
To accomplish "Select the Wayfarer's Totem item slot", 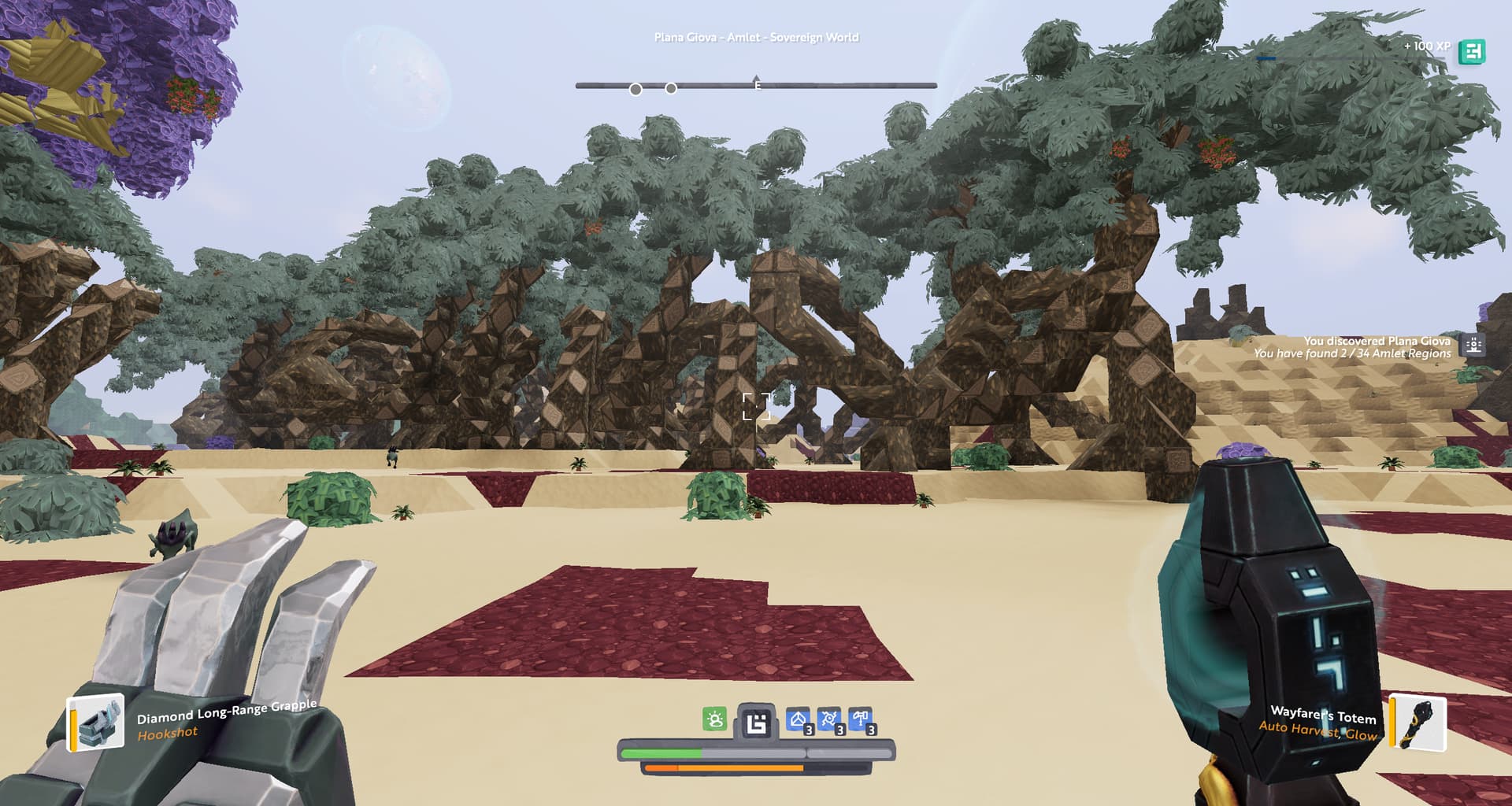I will pyautogui.click(x=1418, y=723).
